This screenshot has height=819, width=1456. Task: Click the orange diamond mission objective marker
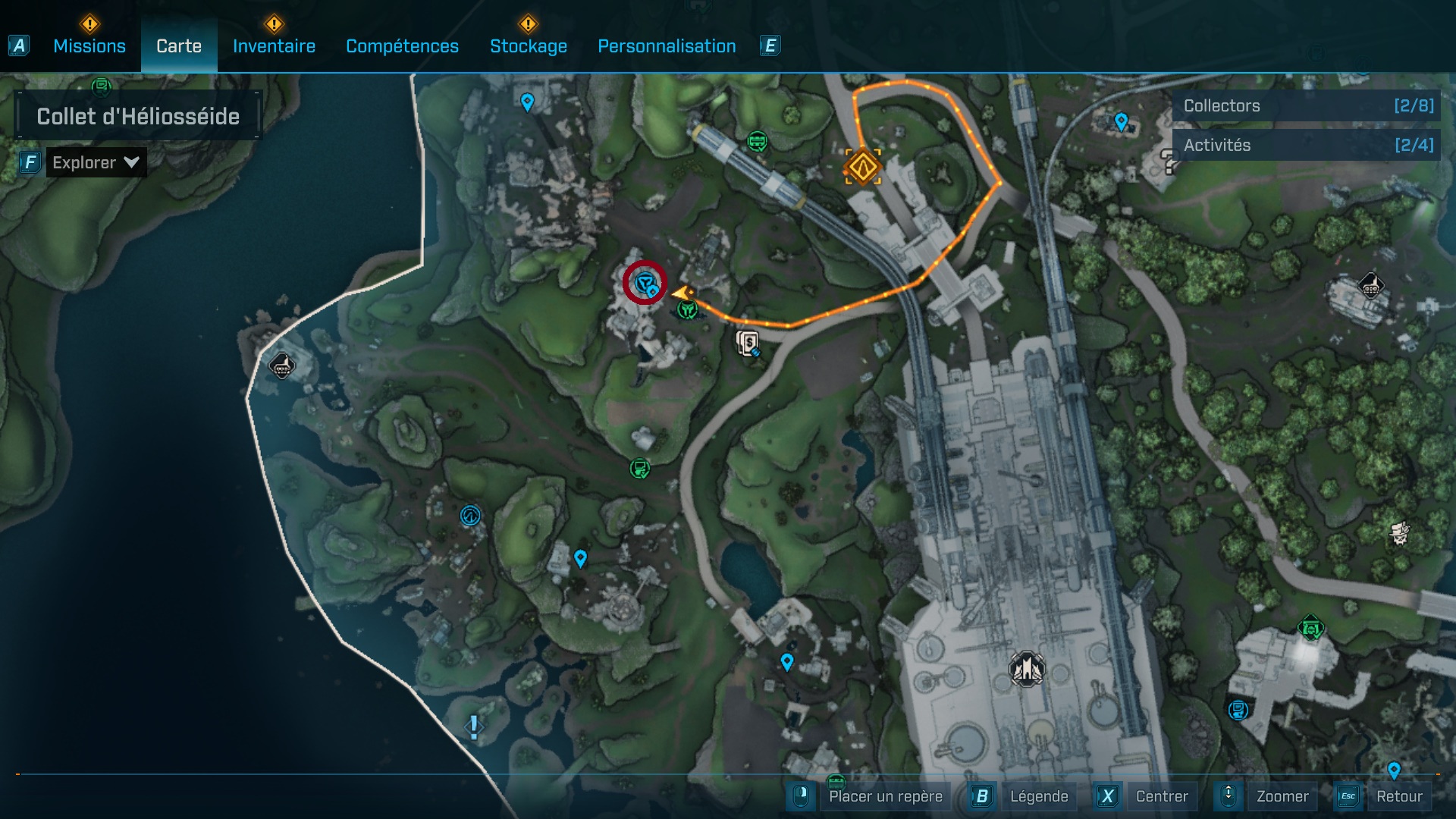click(863, 166)
